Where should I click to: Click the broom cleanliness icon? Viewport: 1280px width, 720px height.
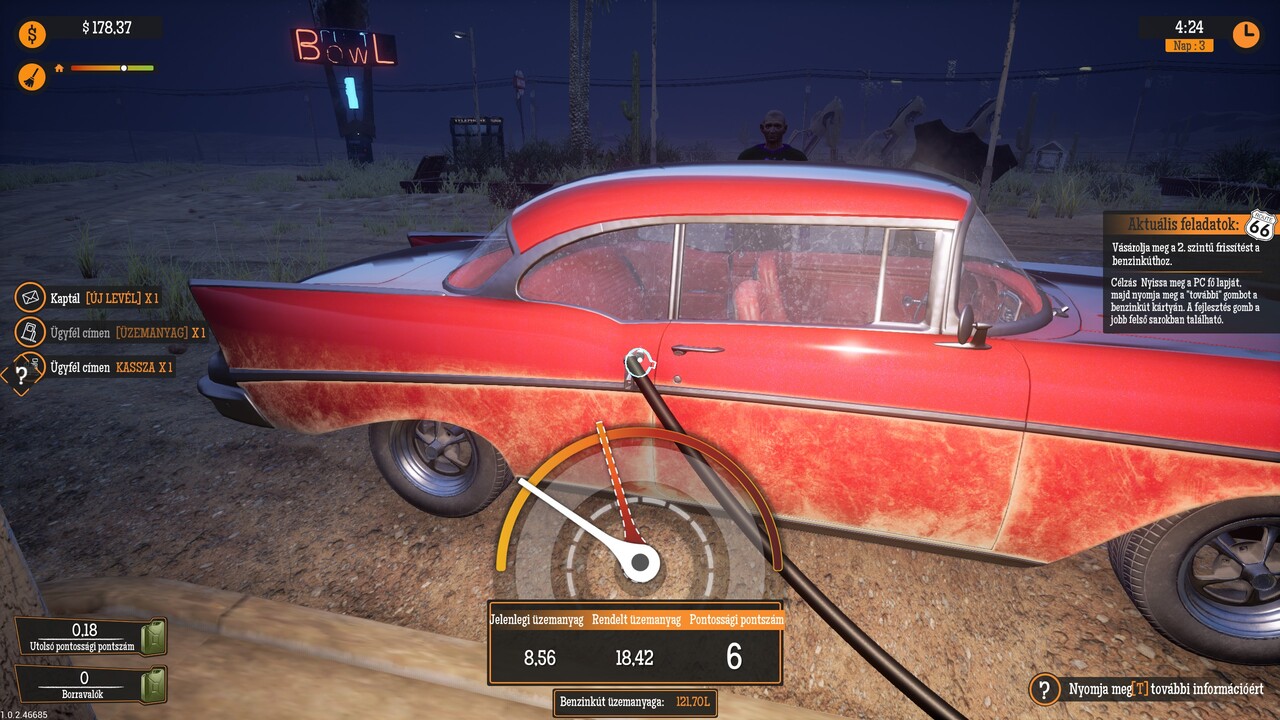coord(32,76)
